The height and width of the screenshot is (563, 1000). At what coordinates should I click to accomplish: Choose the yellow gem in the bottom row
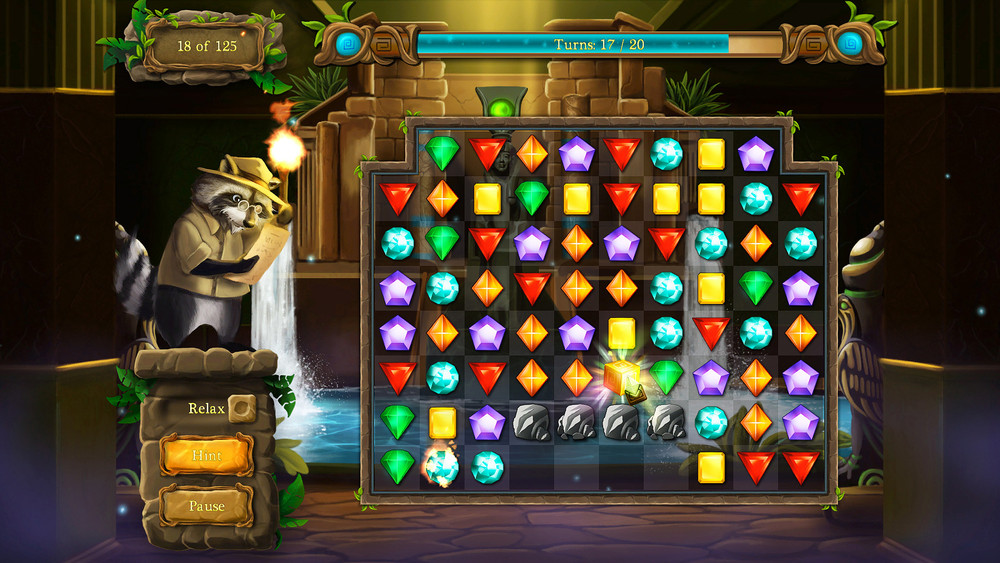[x=711, y=465]
